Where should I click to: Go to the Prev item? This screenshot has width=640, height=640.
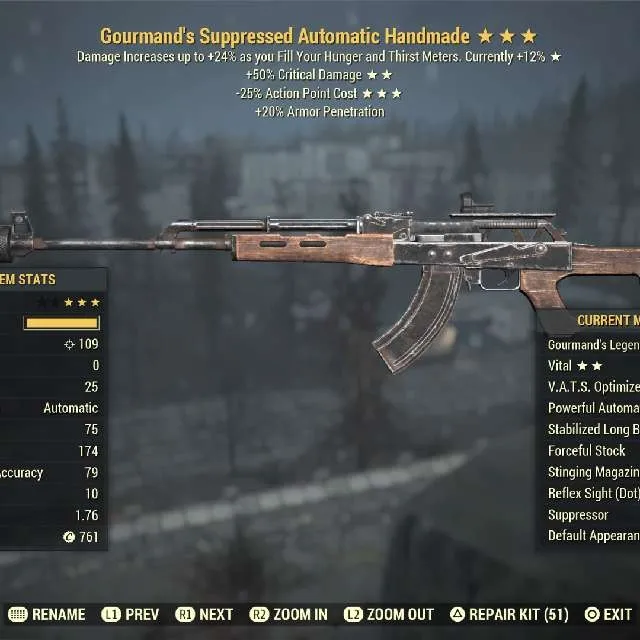[x=129, y=615]
